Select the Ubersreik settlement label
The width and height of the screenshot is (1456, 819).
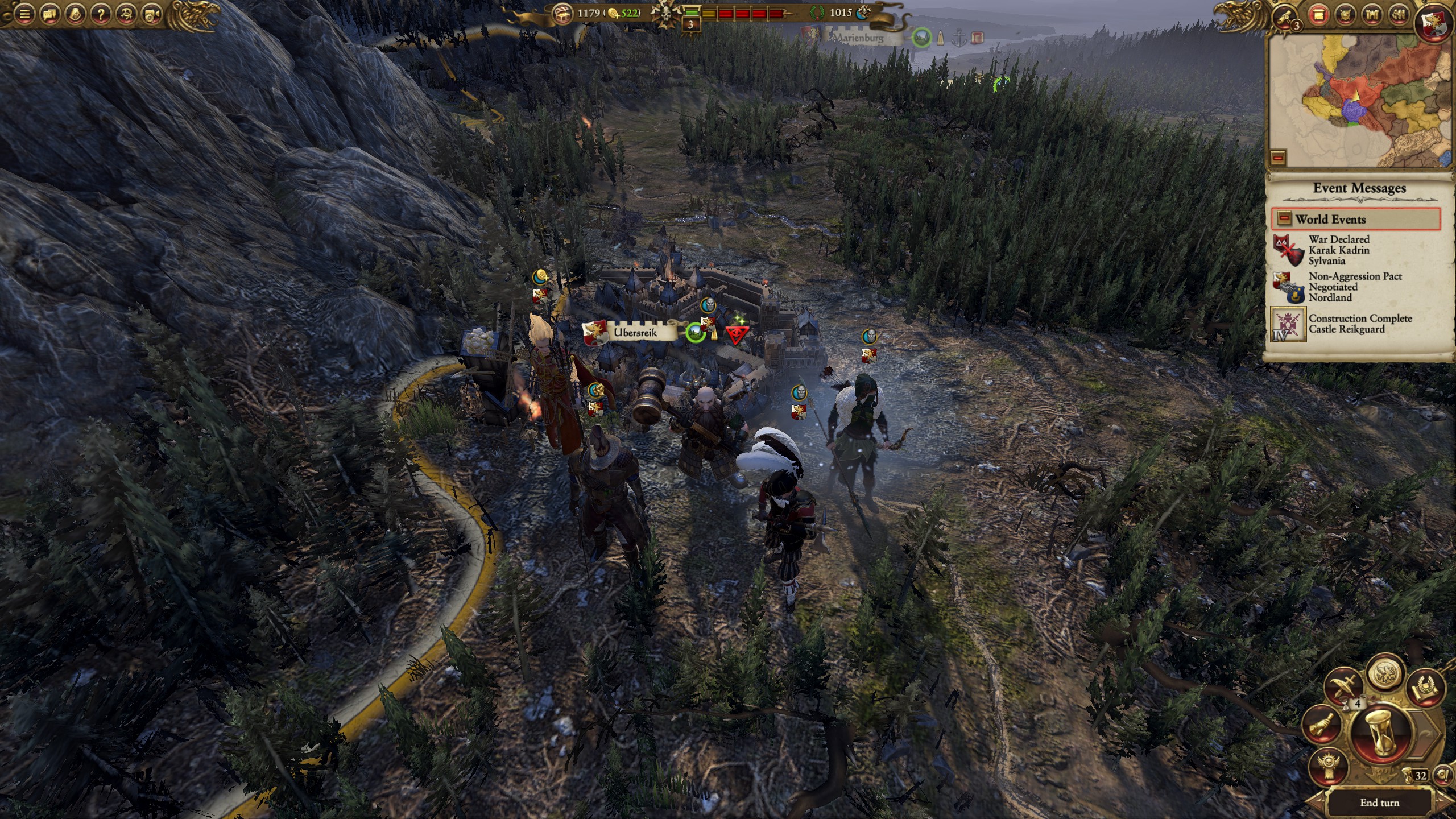tap(635, 332)
